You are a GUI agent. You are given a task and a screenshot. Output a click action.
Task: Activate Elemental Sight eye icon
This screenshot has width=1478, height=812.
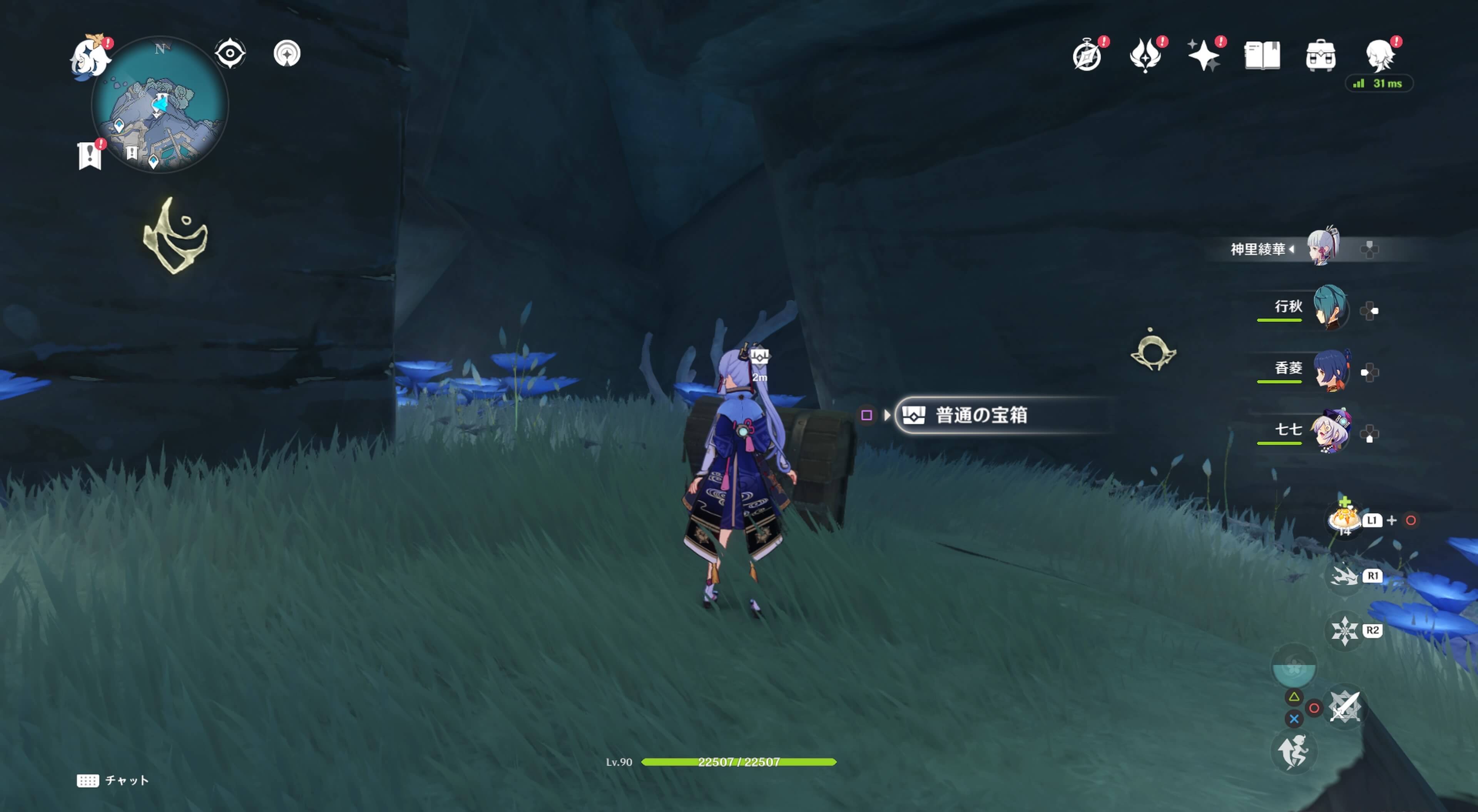pos(230,52)
